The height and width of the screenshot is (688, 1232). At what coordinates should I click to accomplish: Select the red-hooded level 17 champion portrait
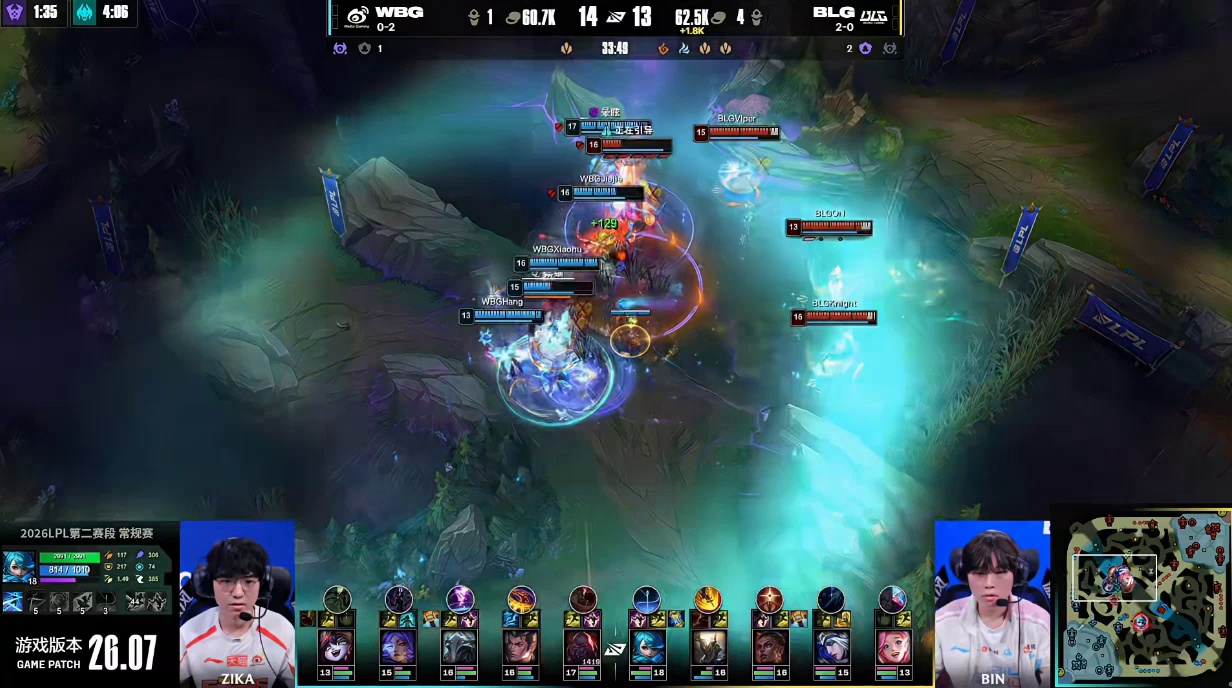coord(582,647)
